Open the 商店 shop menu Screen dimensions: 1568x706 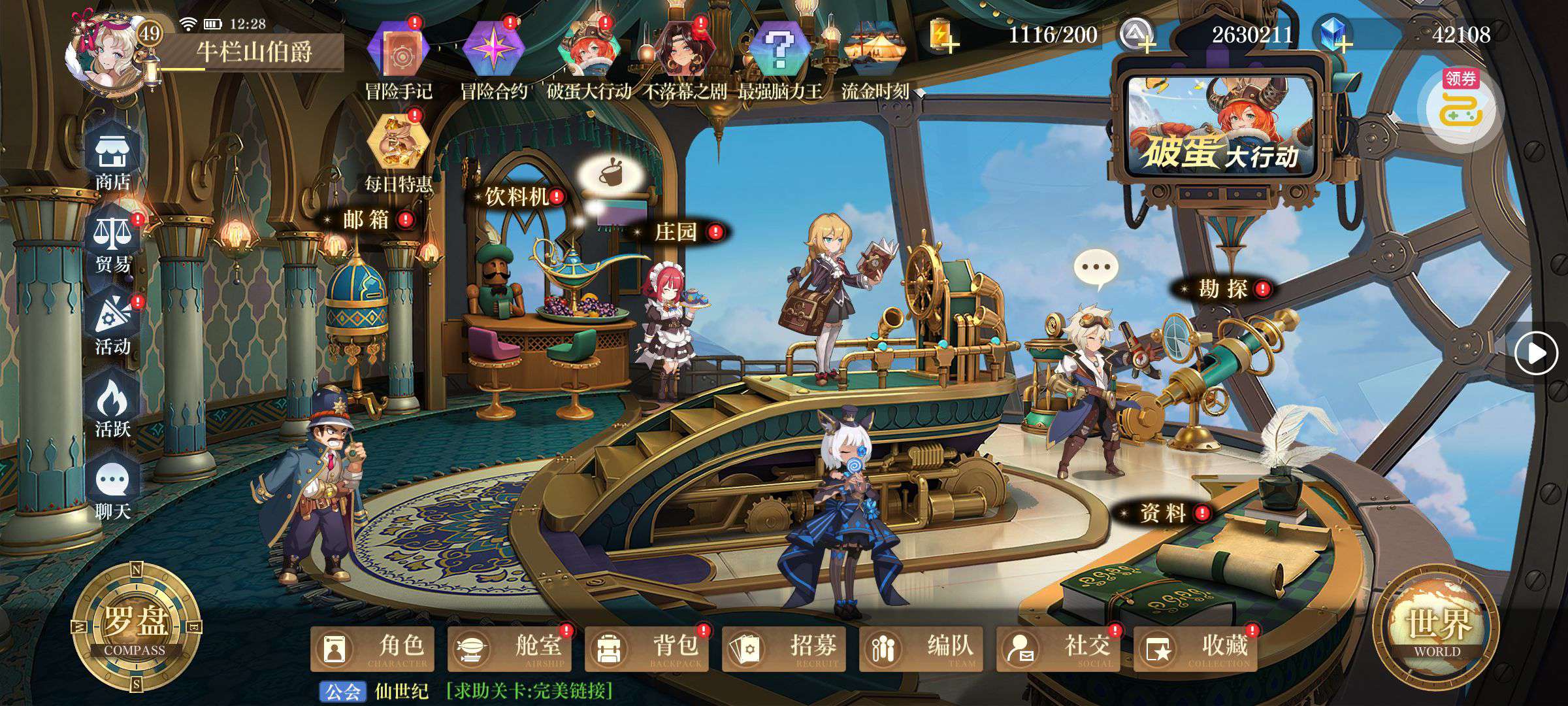click(x=112, y=161)
